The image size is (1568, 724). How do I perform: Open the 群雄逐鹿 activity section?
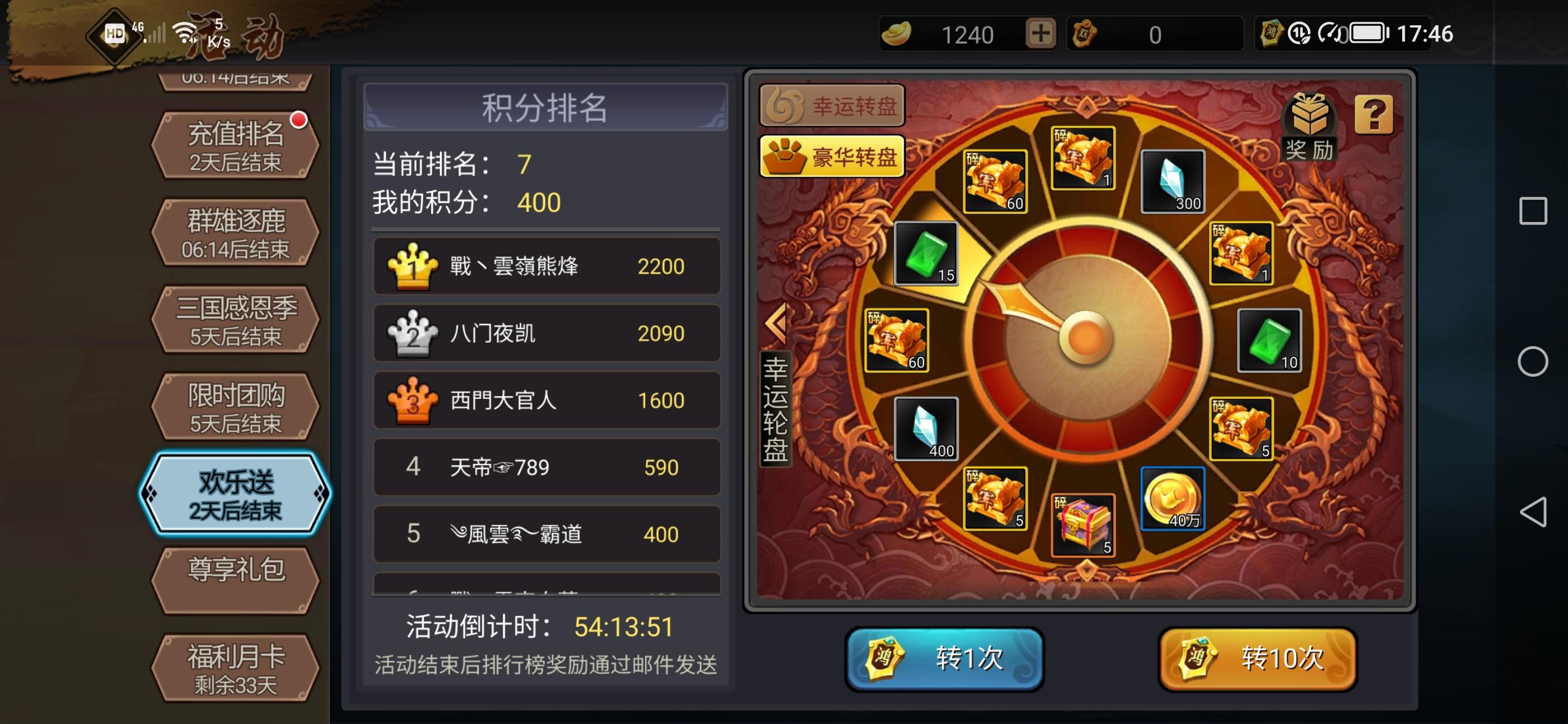click(x=234, y=231)
